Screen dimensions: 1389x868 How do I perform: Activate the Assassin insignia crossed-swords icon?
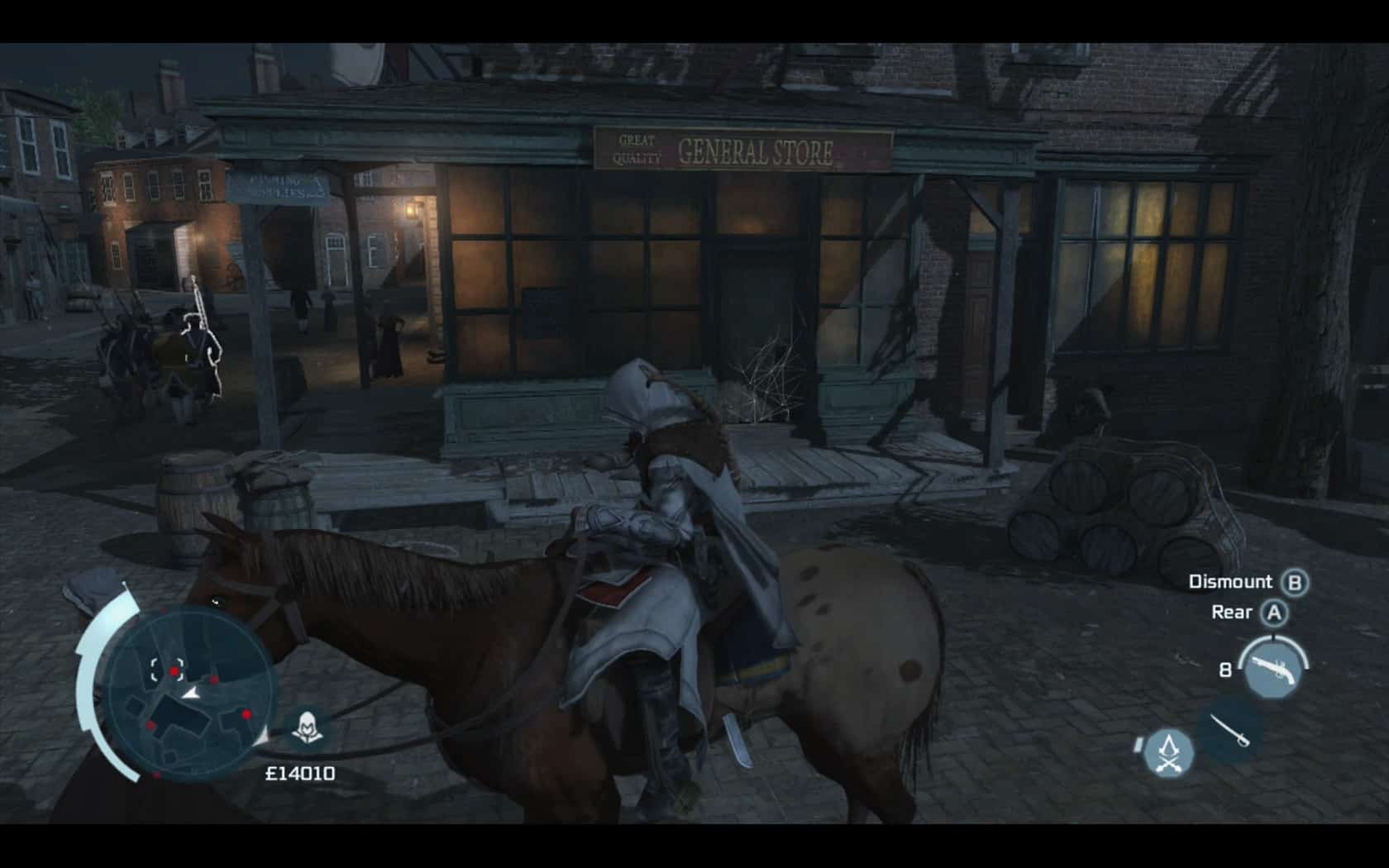(x=1169, y=752)
